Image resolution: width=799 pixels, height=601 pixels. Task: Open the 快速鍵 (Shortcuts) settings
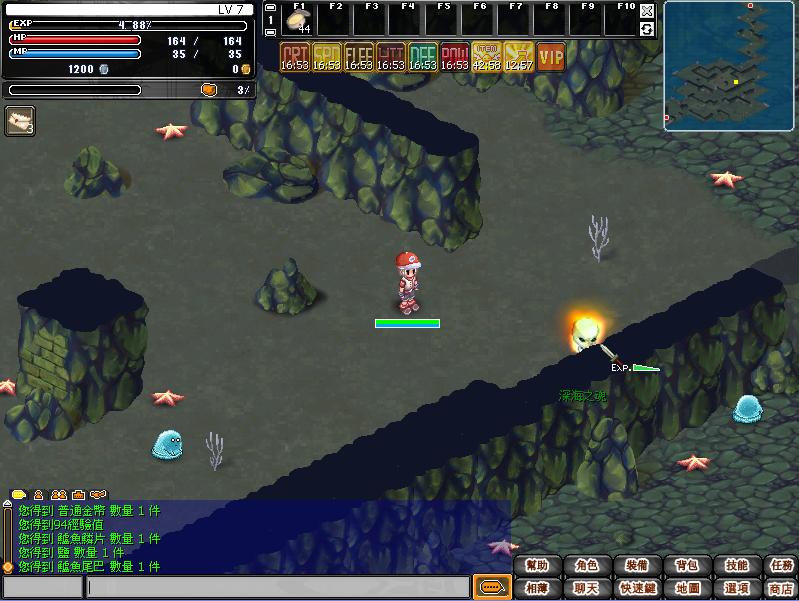[x=637, y=588]
